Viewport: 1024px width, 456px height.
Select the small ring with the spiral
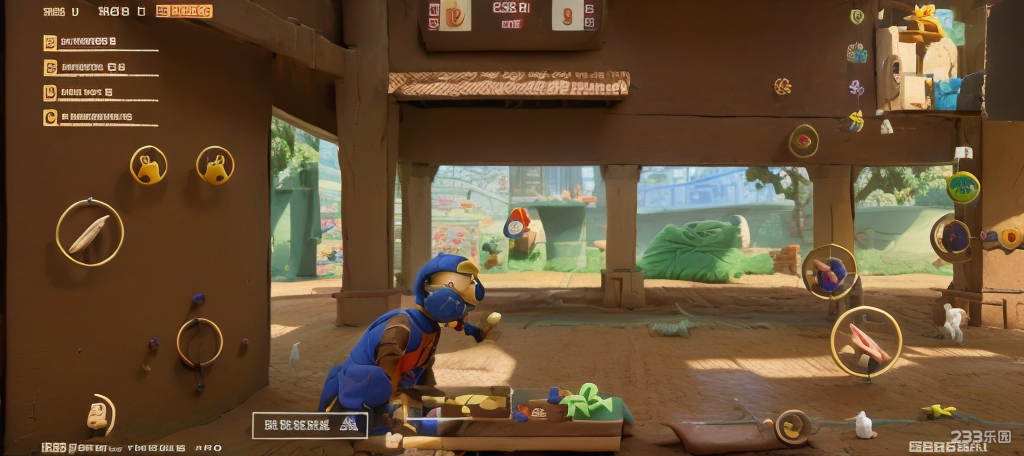(x=793, y=427)
